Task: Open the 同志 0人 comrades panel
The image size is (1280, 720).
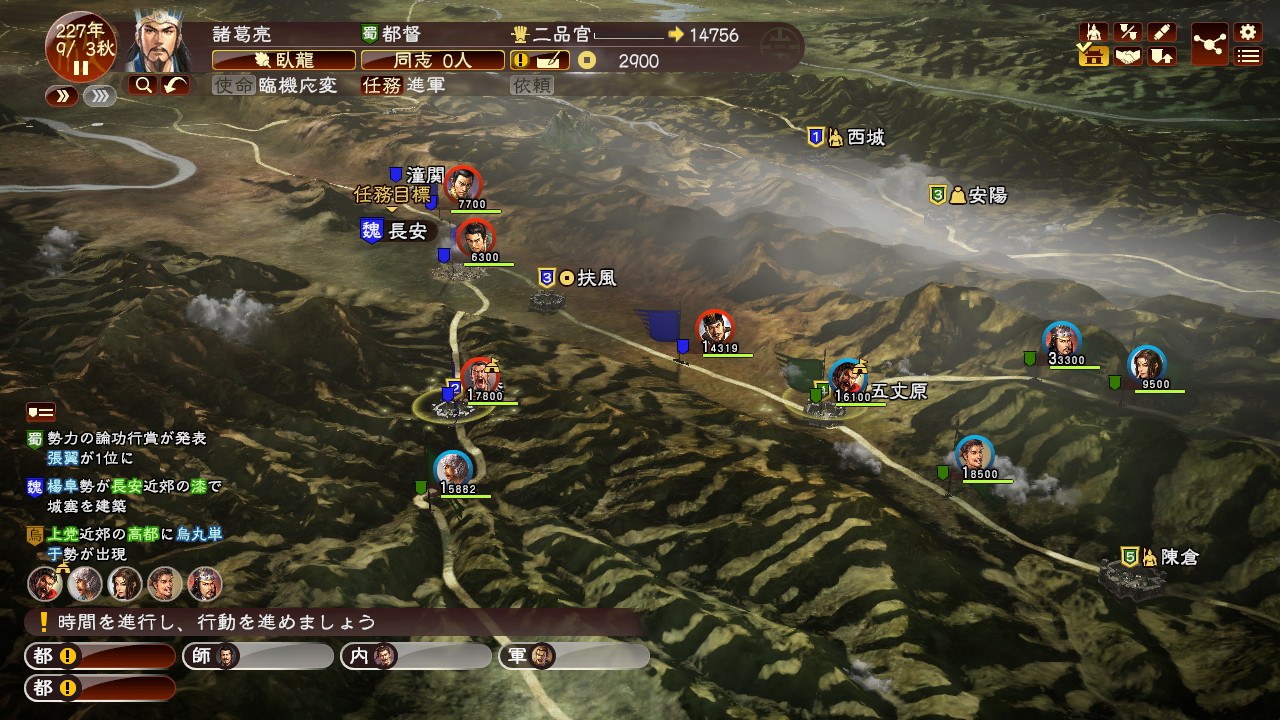Action: click(432, 60)
